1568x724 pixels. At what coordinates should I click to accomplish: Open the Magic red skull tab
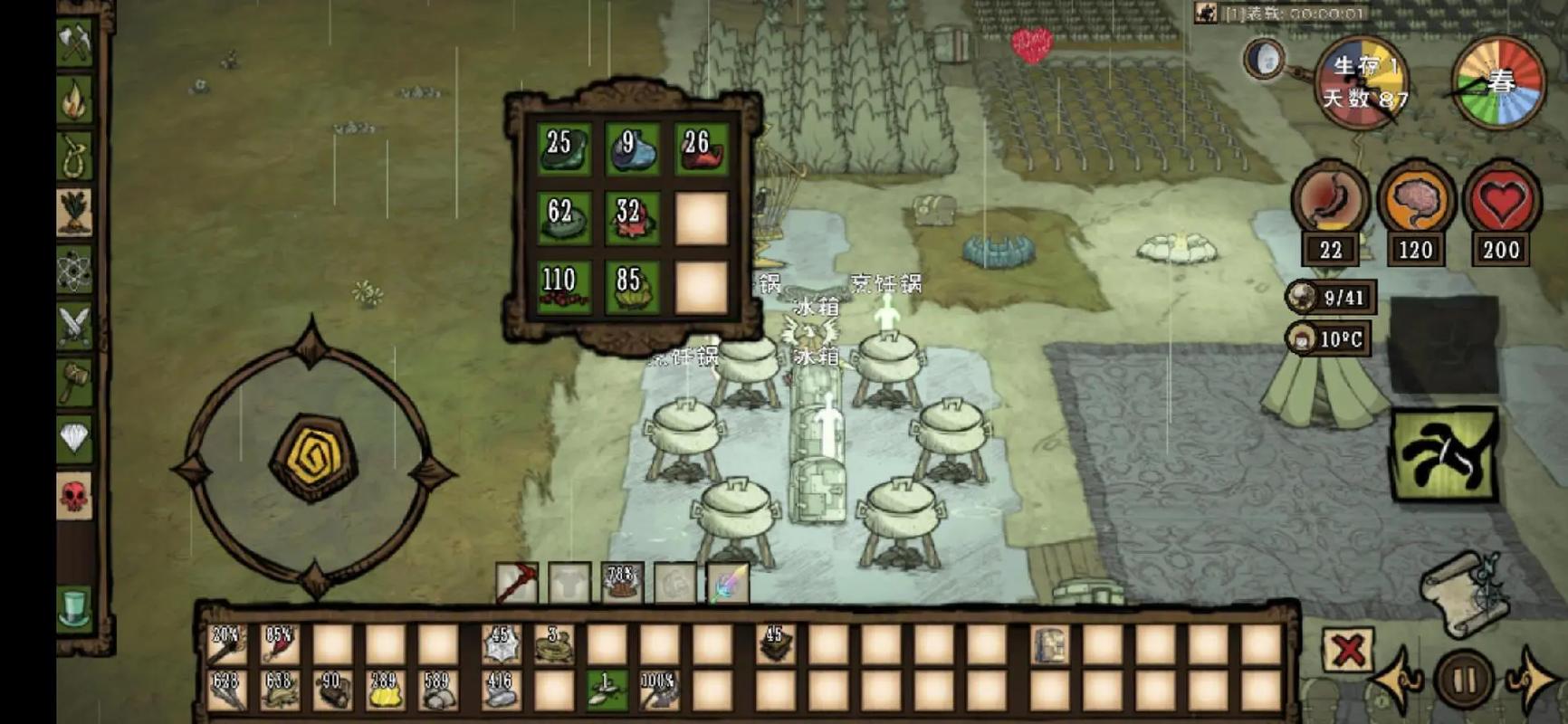point(74,495)
